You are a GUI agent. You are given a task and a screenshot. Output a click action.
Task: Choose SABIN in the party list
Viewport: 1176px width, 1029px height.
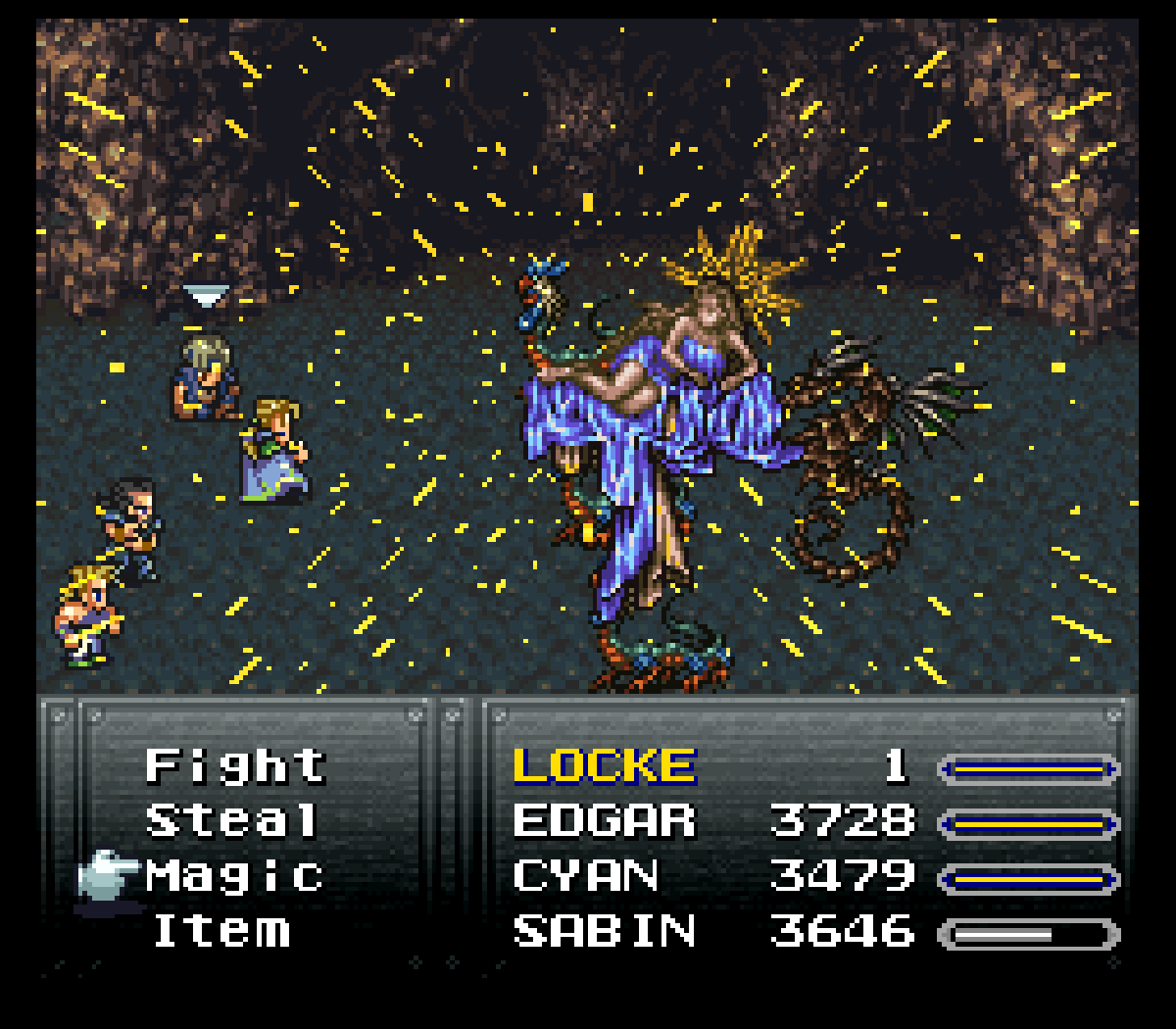[604, 930]
